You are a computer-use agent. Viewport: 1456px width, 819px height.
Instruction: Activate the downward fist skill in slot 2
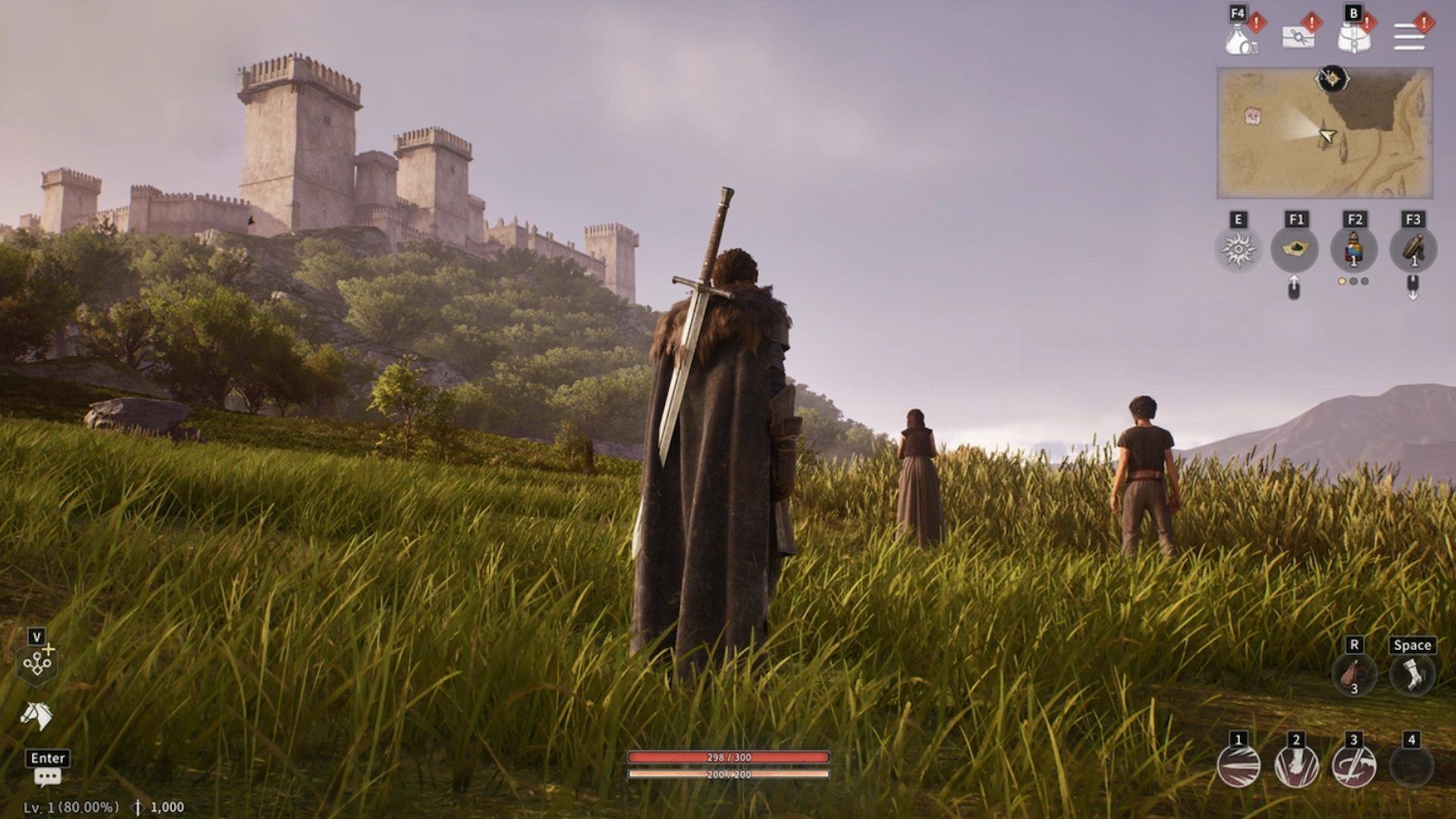[x=1296, y=766]
